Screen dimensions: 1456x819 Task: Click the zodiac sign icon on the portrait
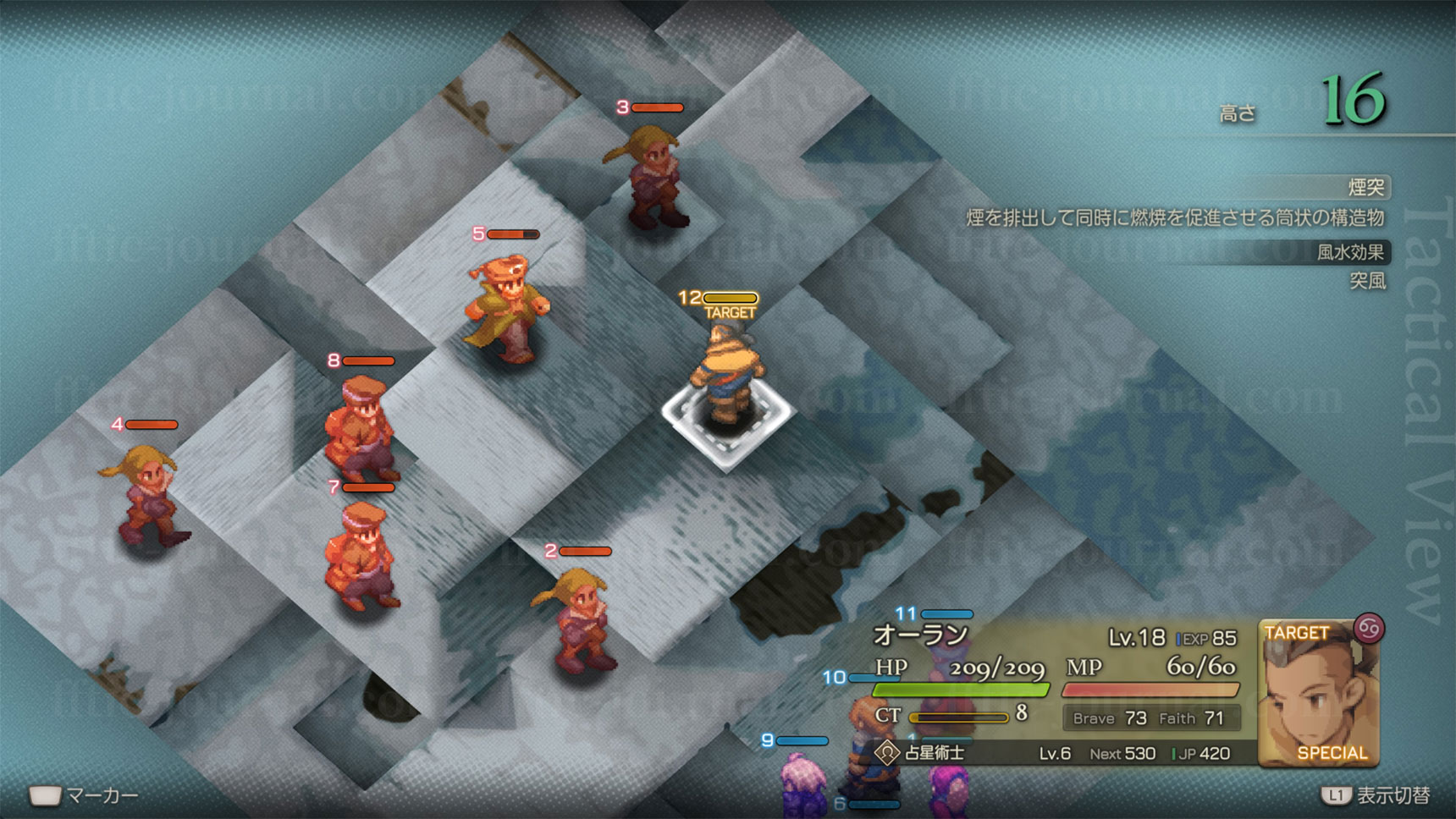coord(1369,629)
